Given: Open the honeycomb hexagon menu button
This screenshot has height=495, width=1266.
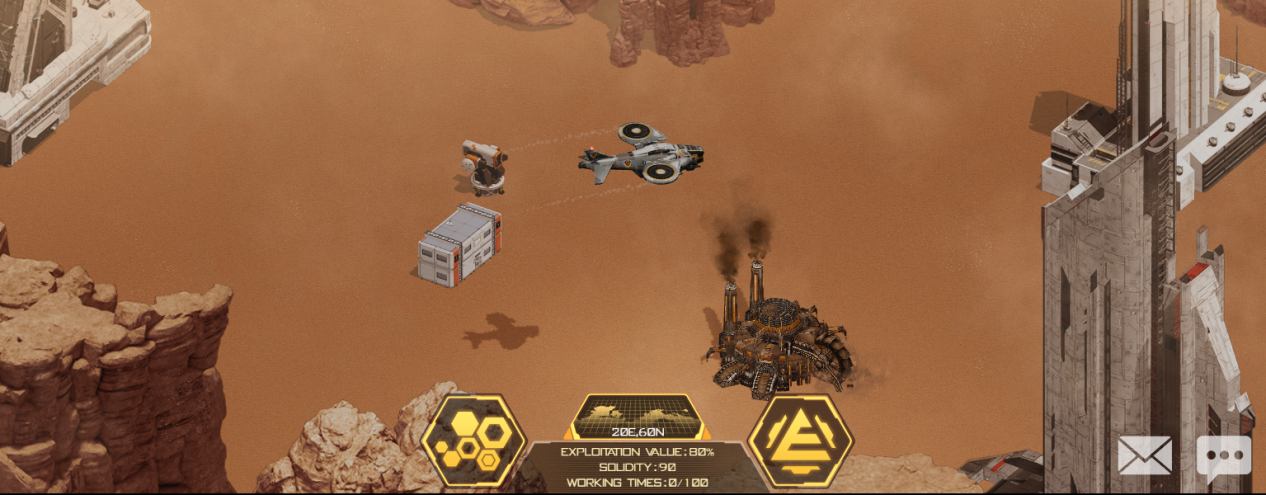Looking at the screenshot, I should [473, 441].
